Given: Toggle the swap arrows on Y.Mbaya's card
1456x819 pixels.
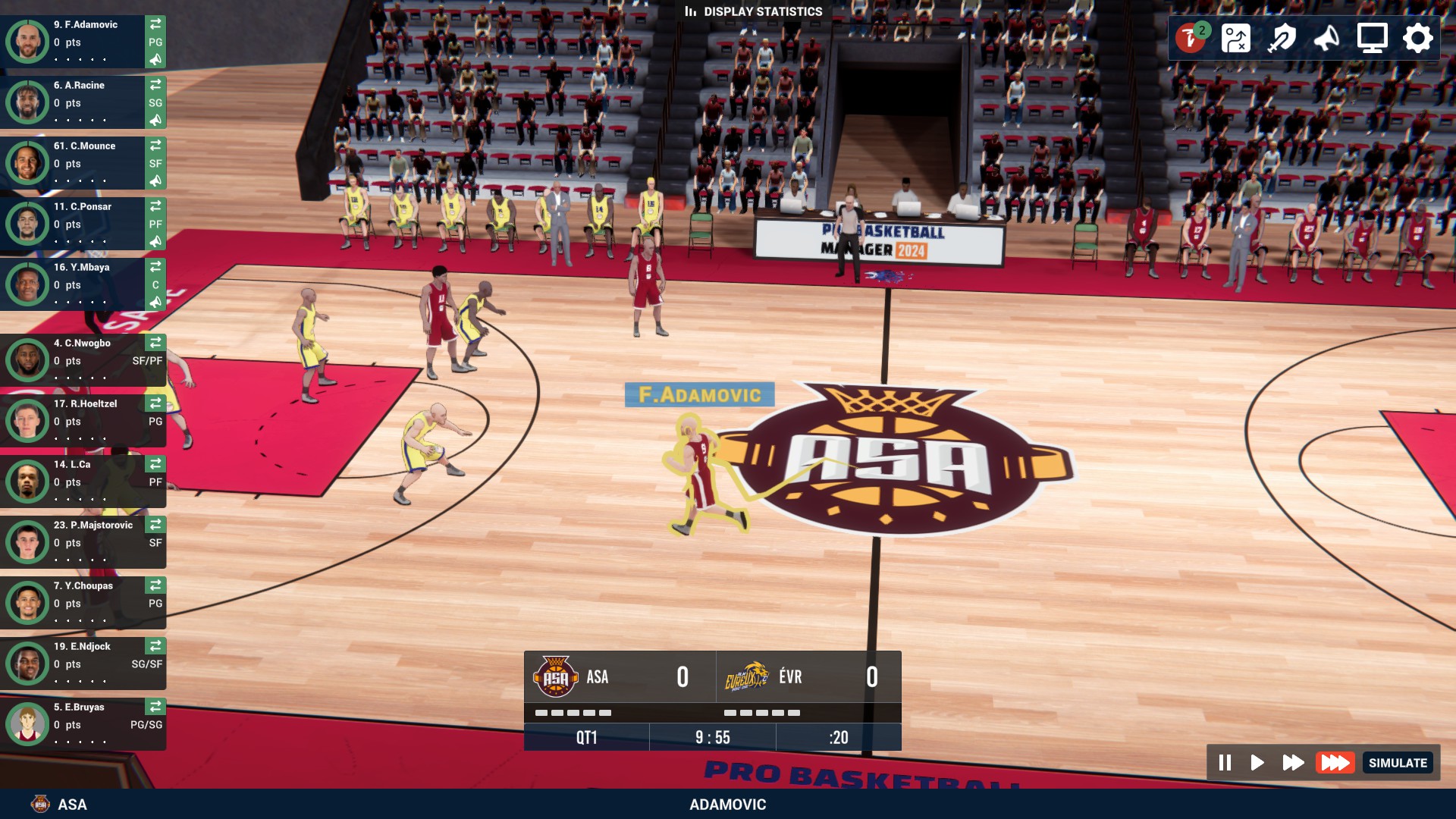Looking at the screenshot, I should [155, 266].
